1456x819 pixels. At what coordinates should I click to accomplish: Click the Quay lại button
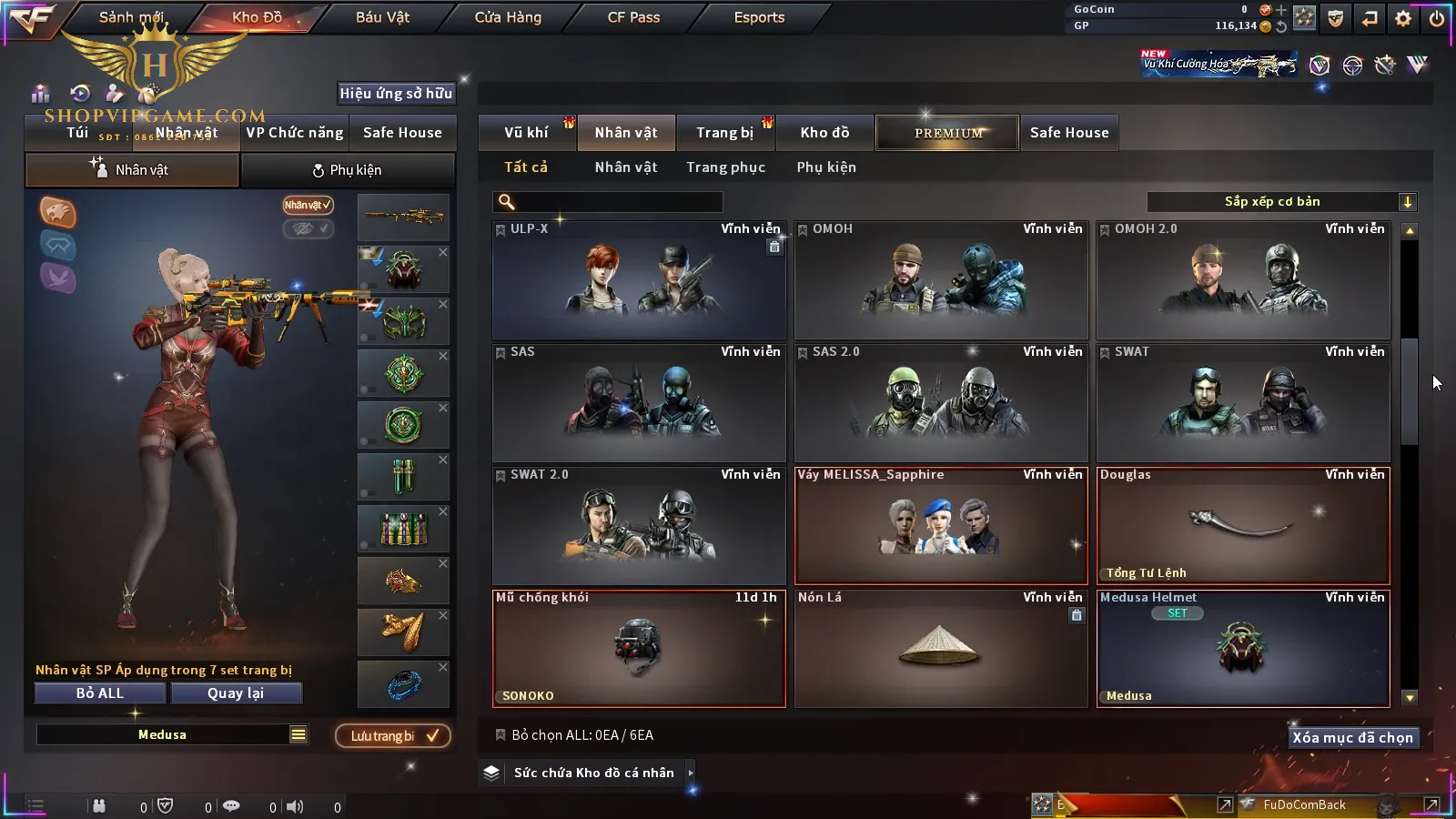236,693
